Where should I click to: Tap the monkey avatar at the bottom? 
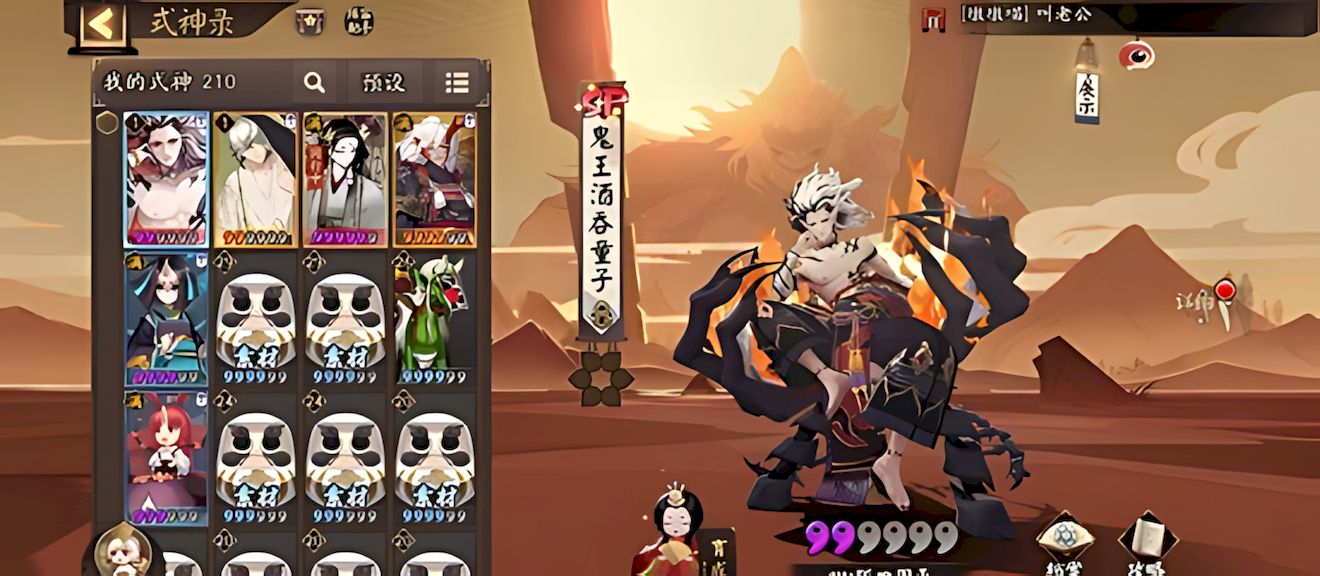tap(126, 551)
